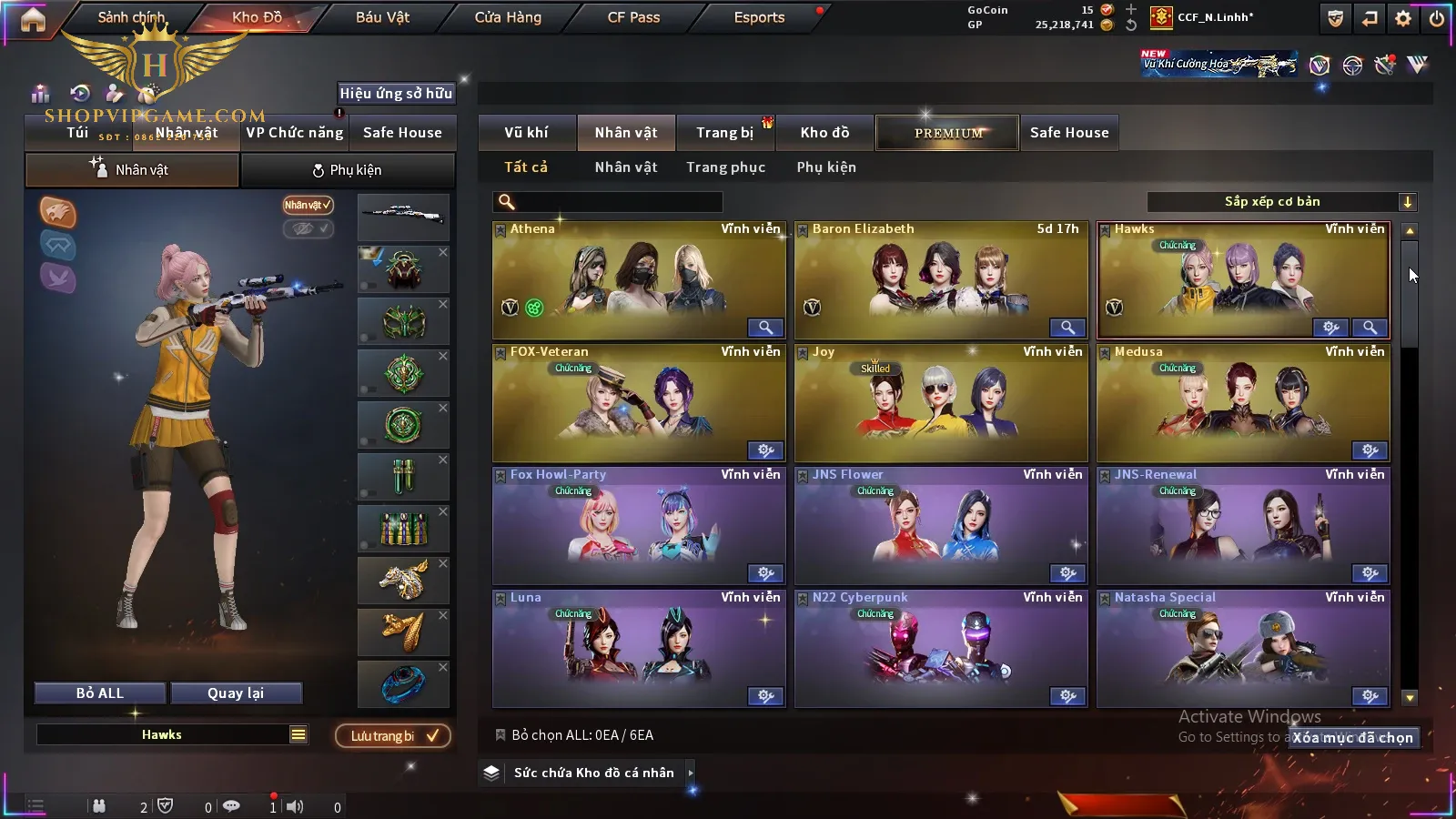Screen dimensions: 1456x819
Task: Click the Bỏ ALL button
Action: click(x=100, y=693)
